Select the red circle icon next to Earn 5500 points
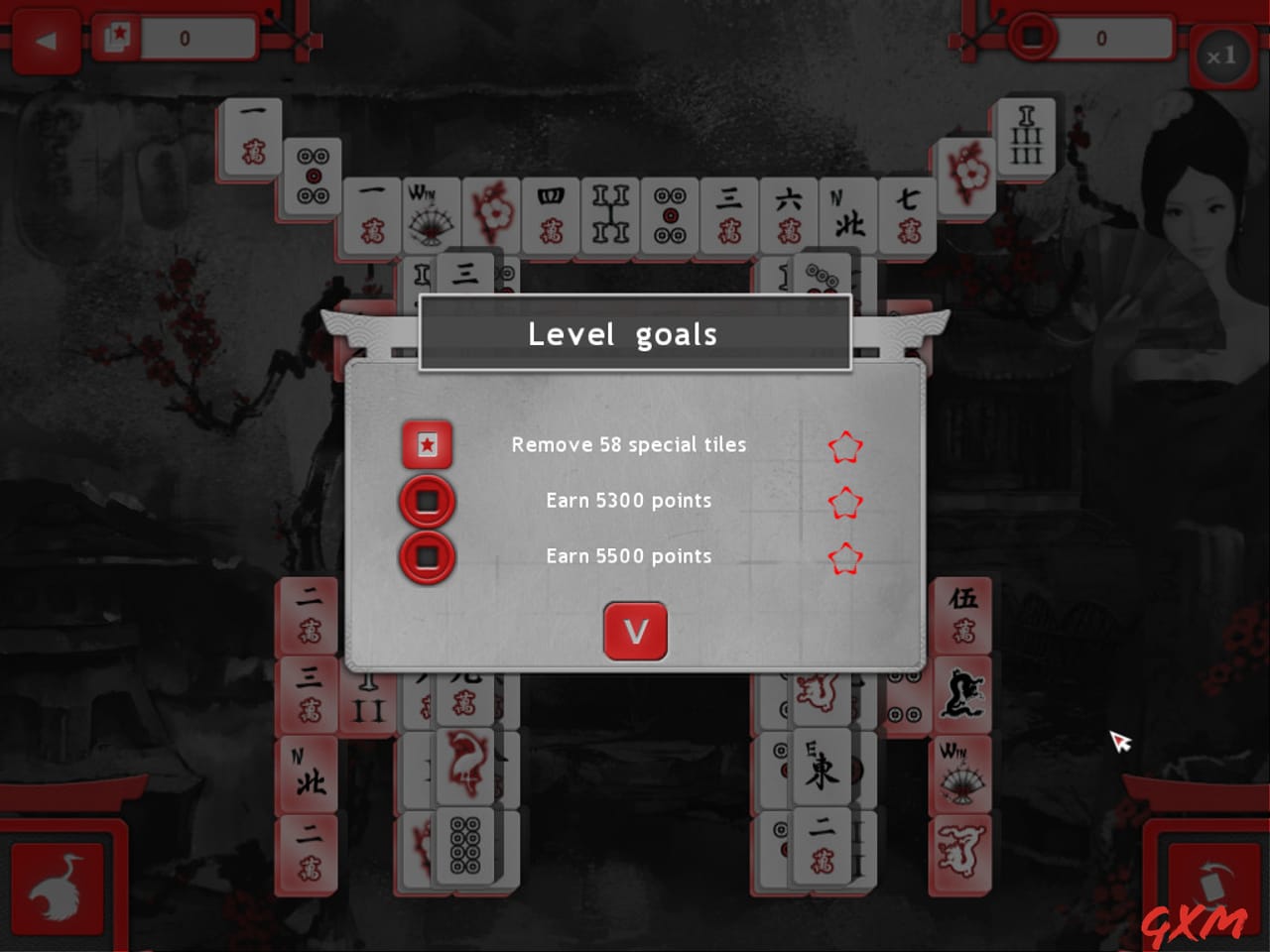This screenshot has width=1270, height=952. coord(427,556)
